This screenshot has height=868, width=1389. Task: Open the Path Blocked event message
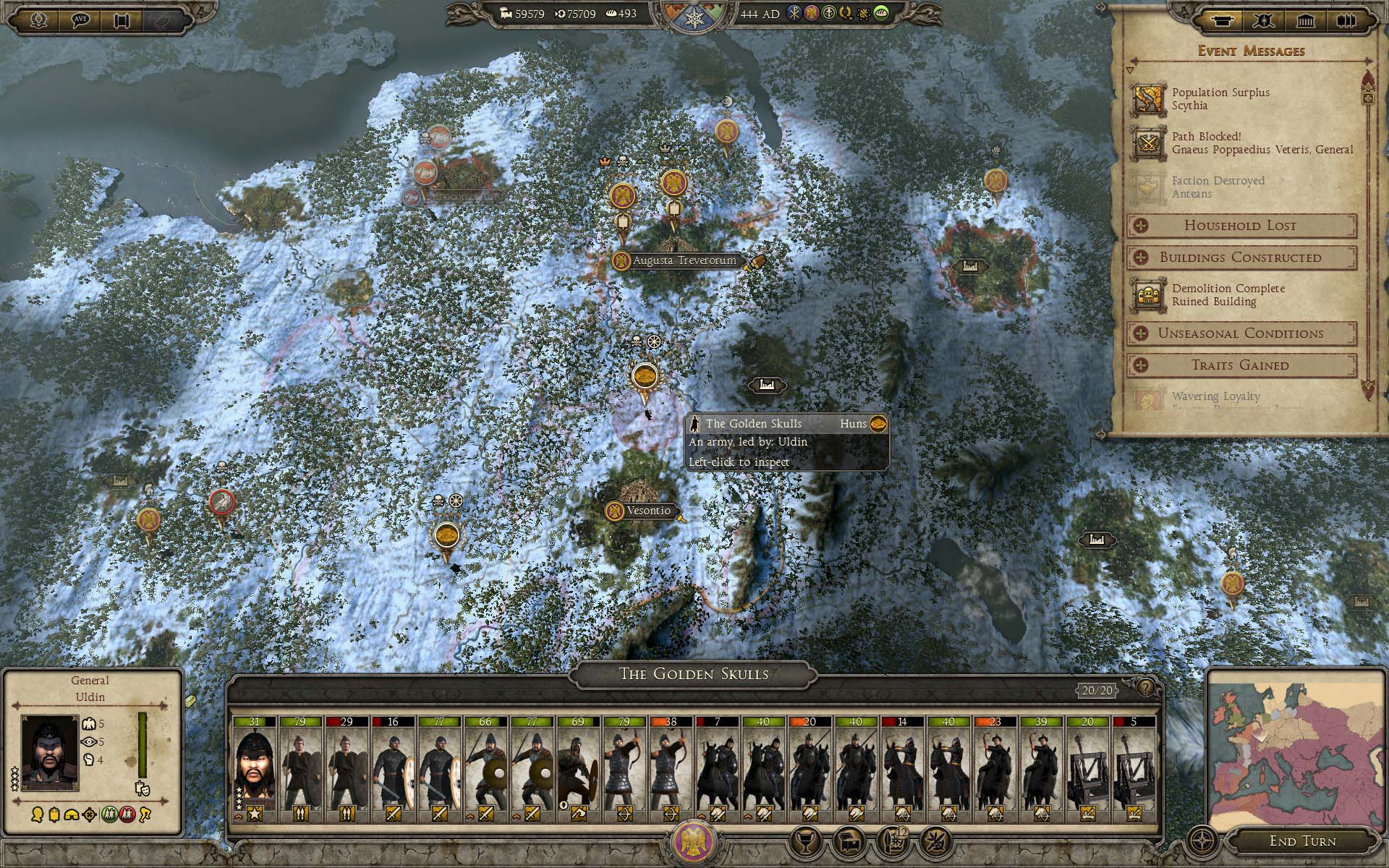[x=1244, y=143]
